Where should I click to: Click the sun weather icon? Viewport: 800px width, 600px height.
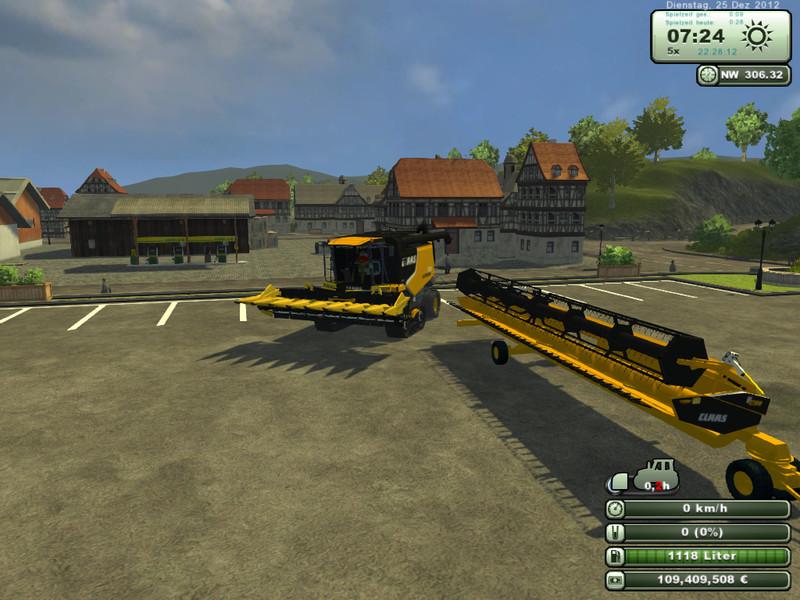point(757,37)
